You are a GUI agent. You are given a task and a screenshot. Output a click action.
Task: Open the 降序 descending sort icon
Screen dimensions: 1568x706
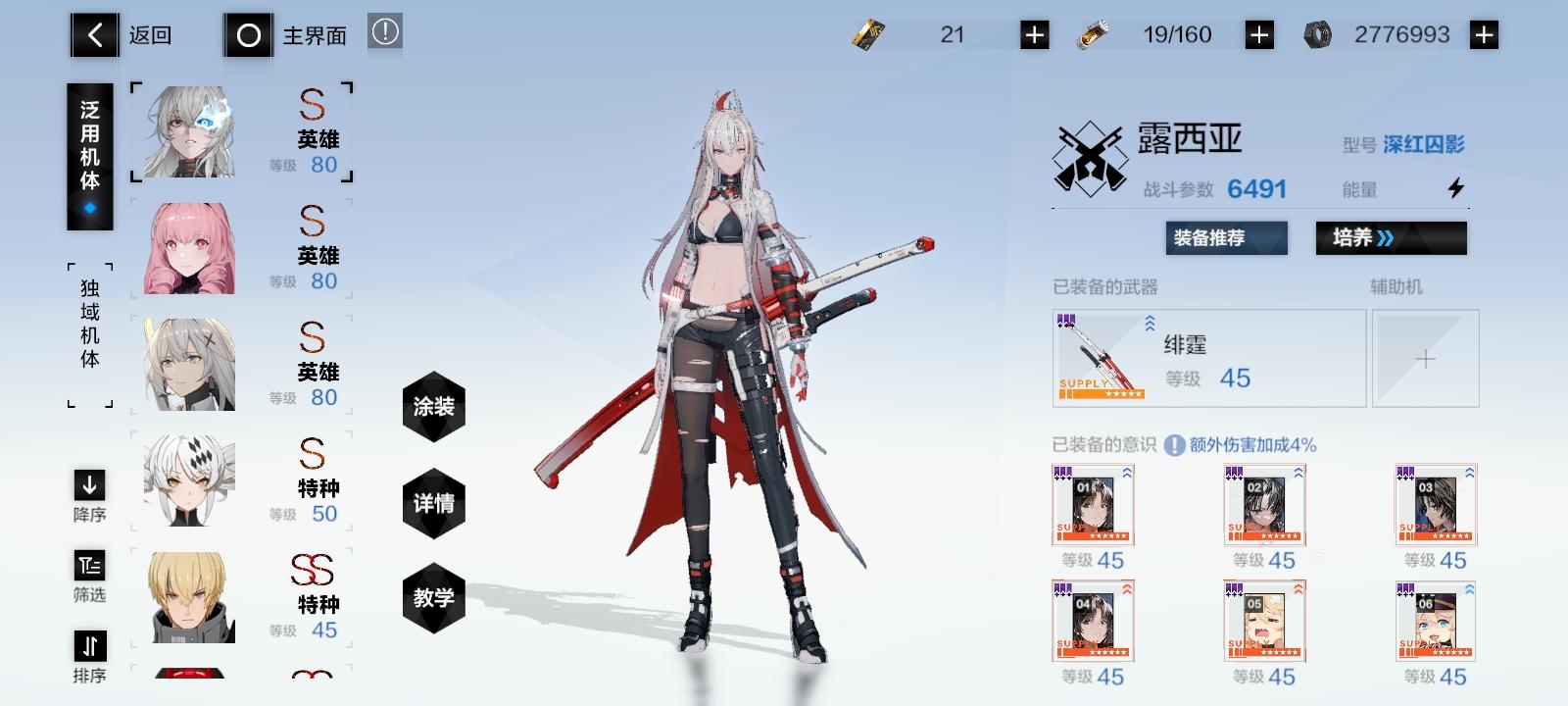[89, 483]
